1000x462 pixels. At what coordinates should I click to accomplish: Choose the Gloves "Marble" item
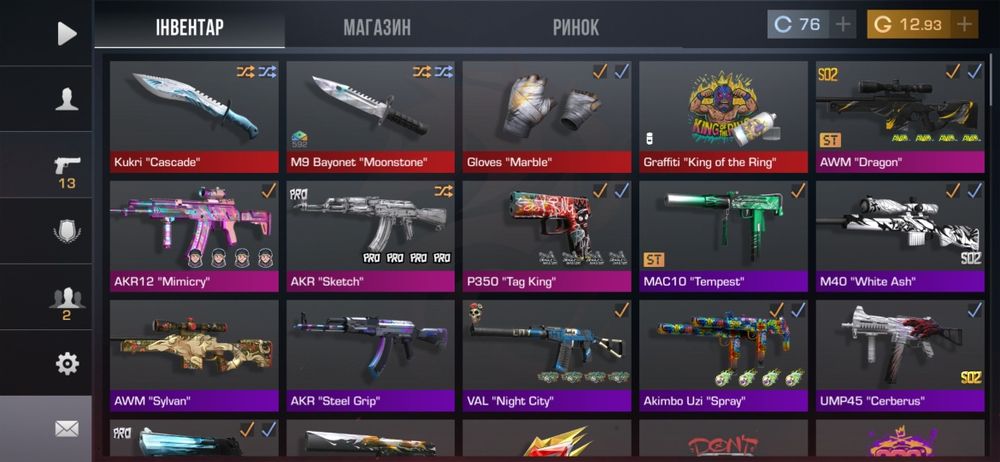[x=546, y=116]
